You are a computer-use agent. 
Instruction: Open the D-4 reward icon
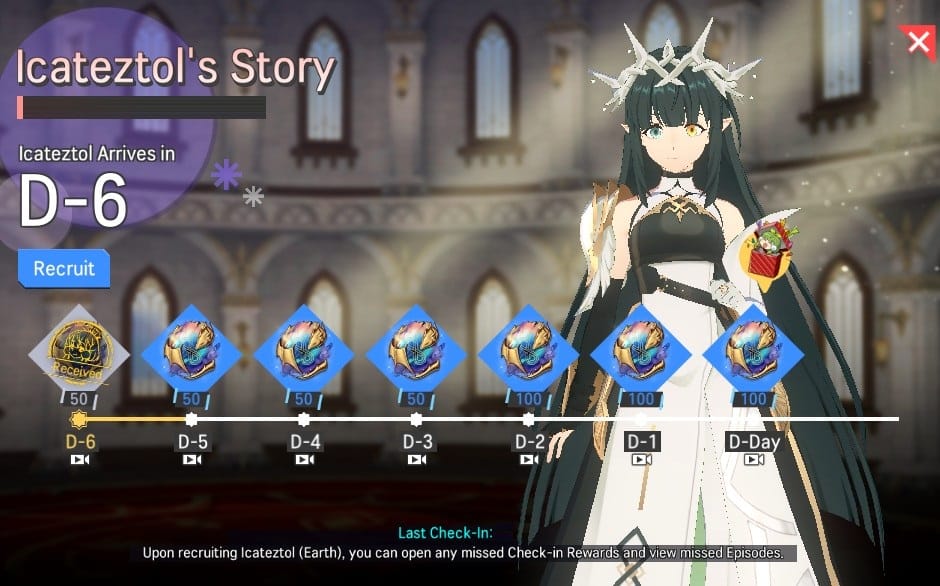[x=303, y=350]
